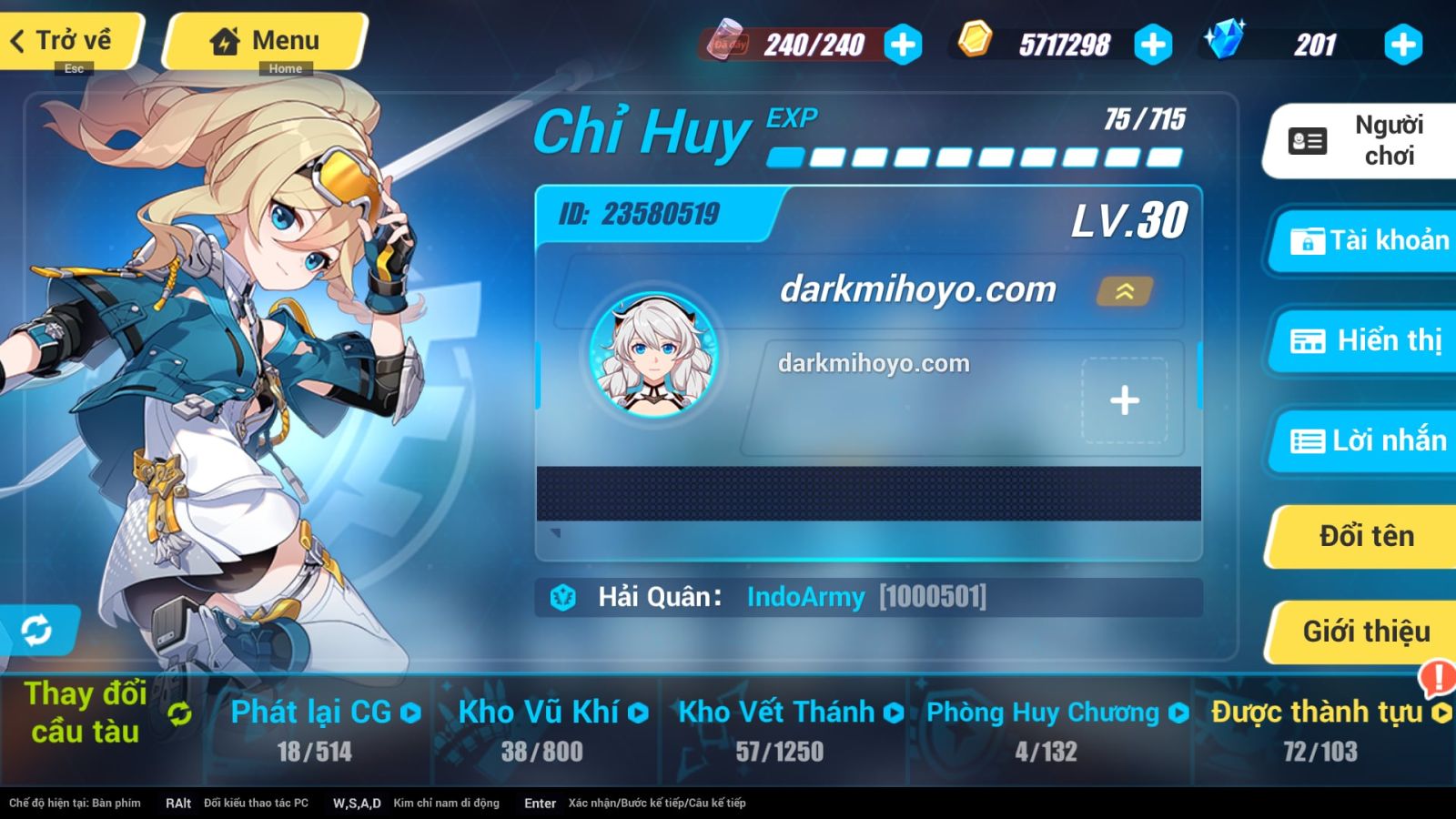
Task: Click the gold coin plus icon
Action: (x=1152, y=43)
